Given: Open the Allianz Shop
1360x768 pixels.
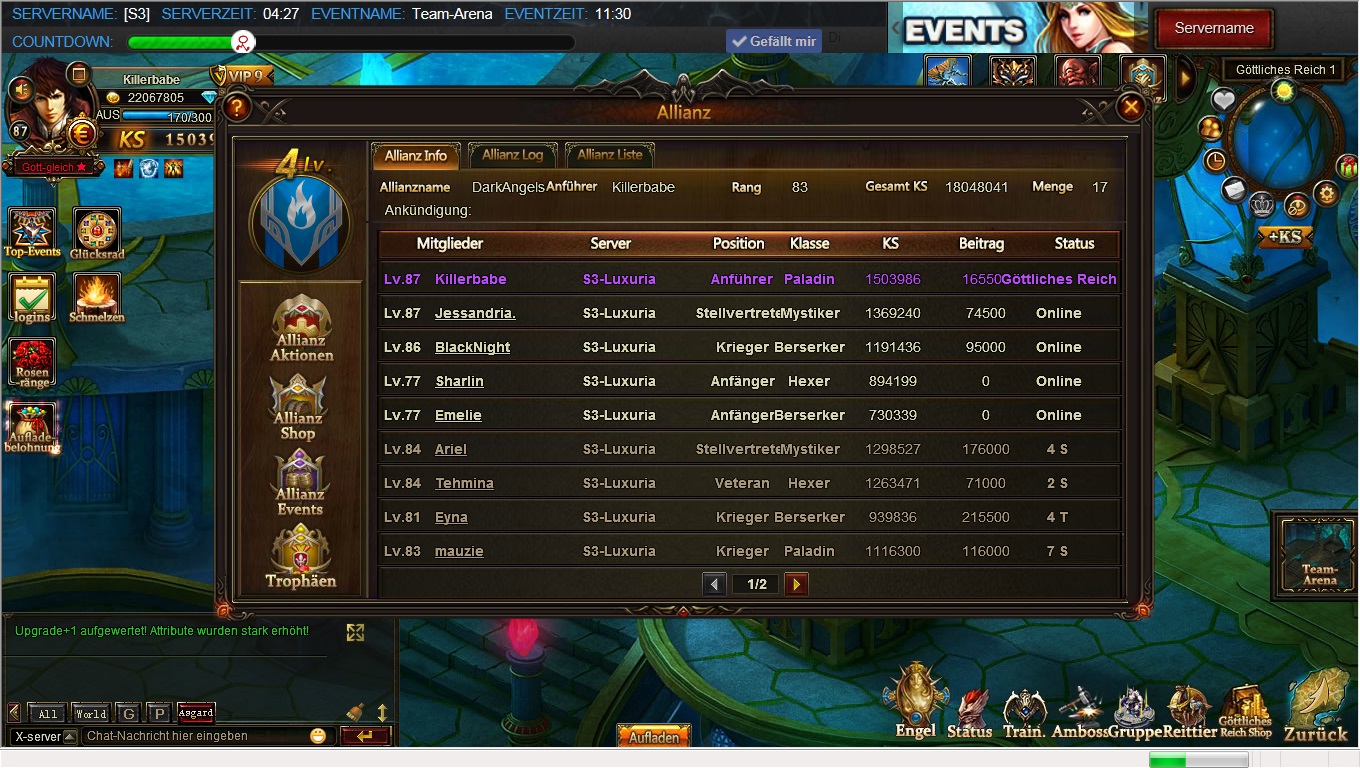Looking at the screenshot, I should pos(298,406).
